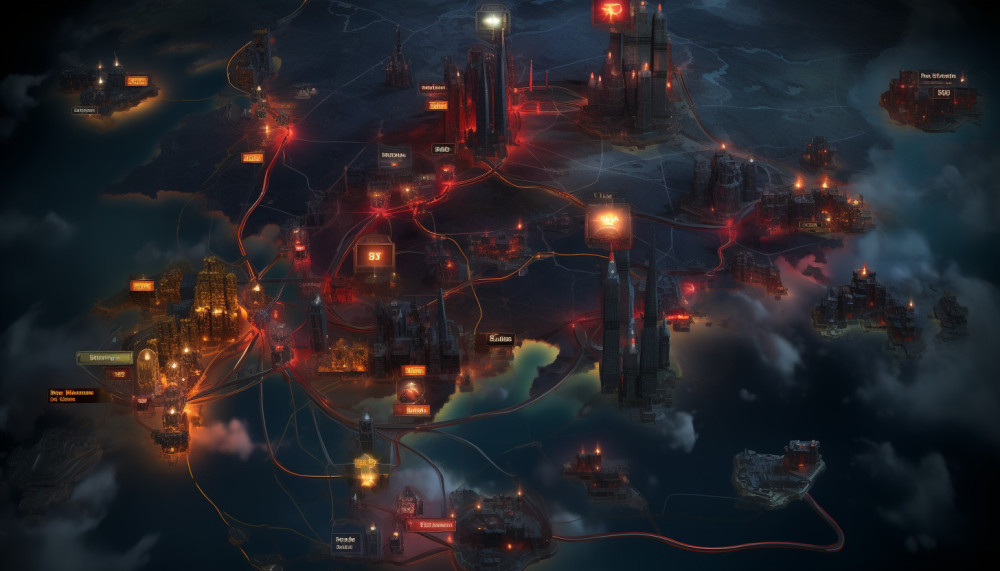Click the long red banner label near the bottom
Screen dimensions: 1000x571
pos(431,524)
